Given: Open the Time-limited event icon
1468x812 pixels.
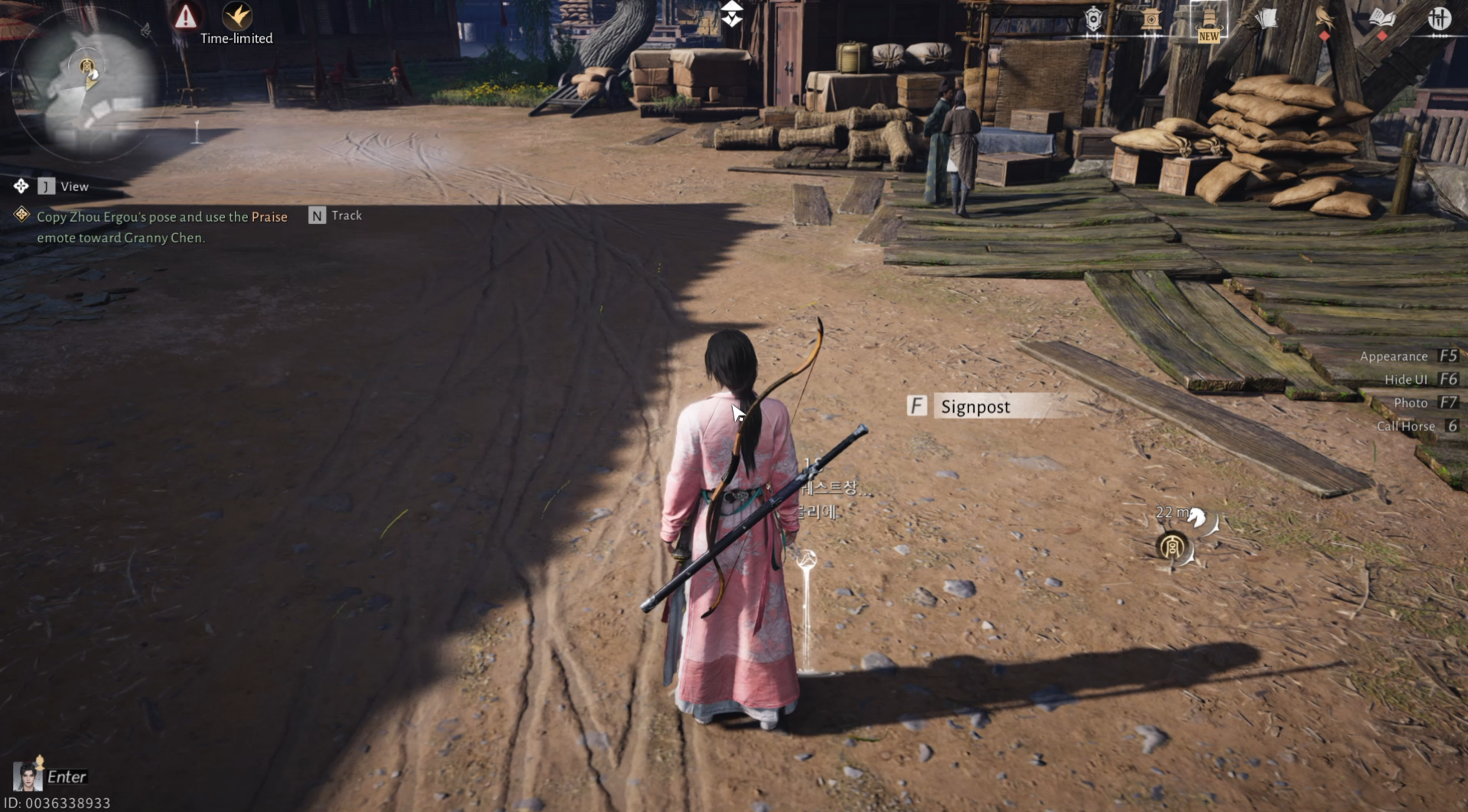Looking at the screenshot, I should (236, 17).
